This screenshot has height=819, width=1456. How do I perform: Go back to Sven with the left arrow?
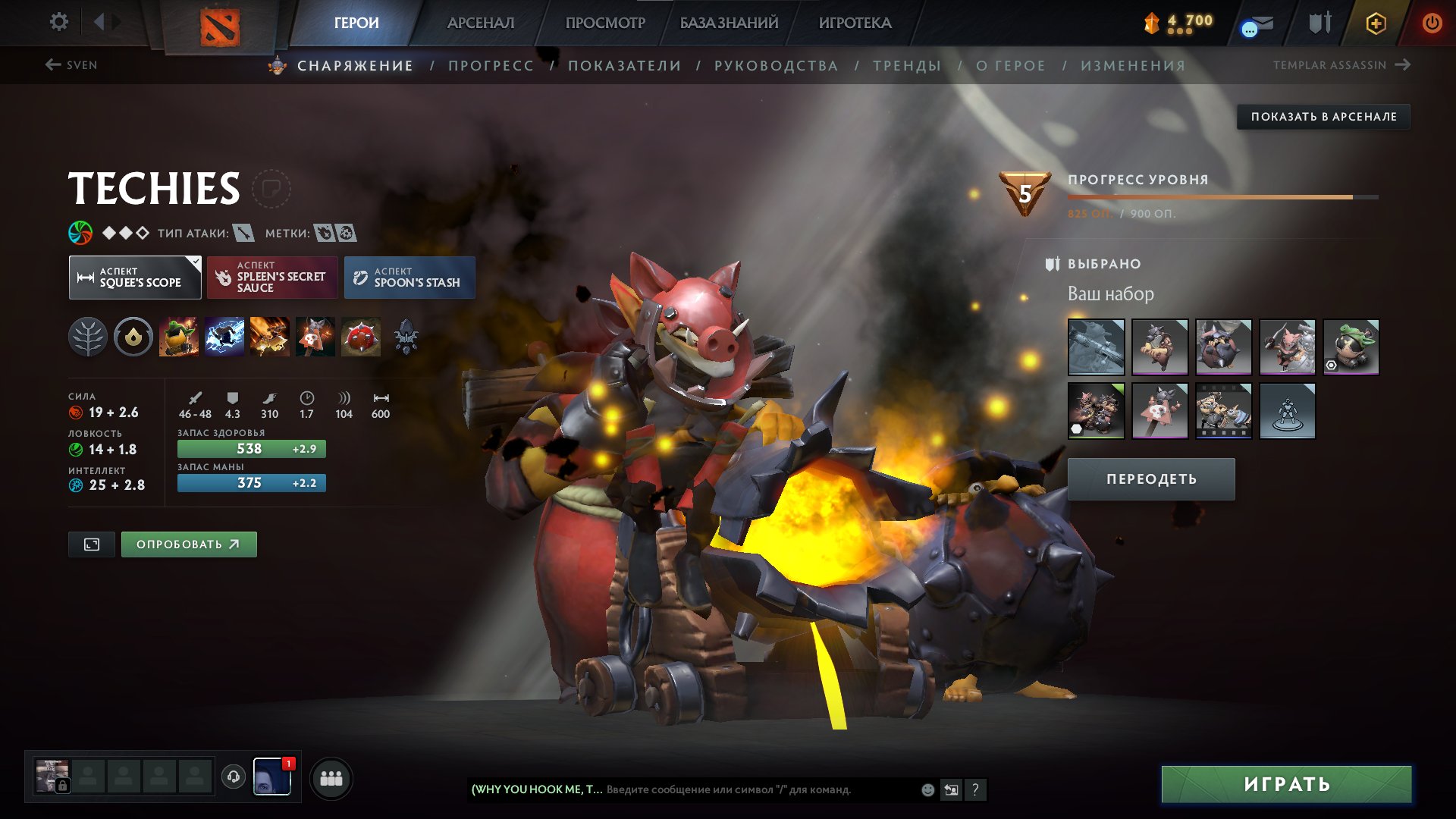pyautogui.click(x=52, y=64)
